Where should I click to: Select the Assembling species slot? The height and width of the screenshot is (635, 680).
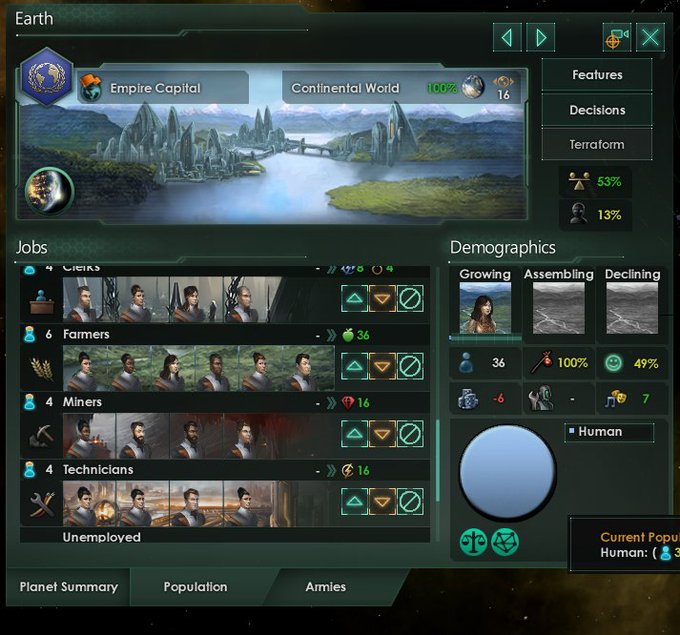(558, 308)
